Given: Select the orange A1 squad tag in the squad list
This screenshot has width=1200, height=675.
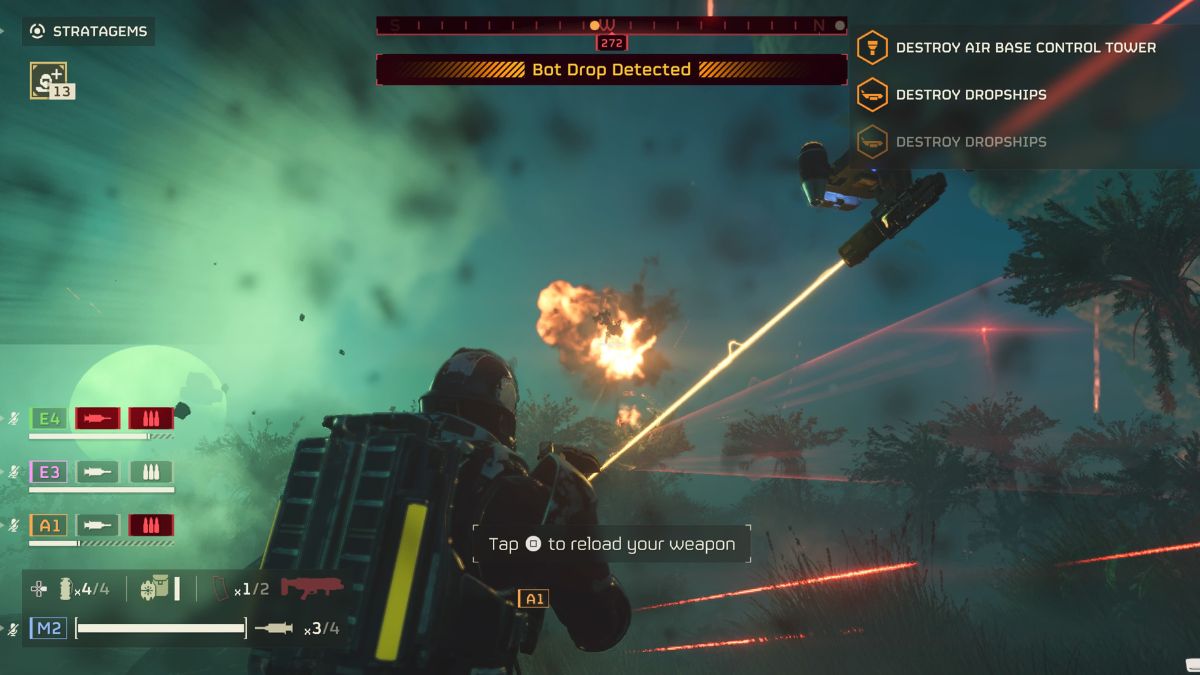Looking at the screenshot, I should [48, 525].
